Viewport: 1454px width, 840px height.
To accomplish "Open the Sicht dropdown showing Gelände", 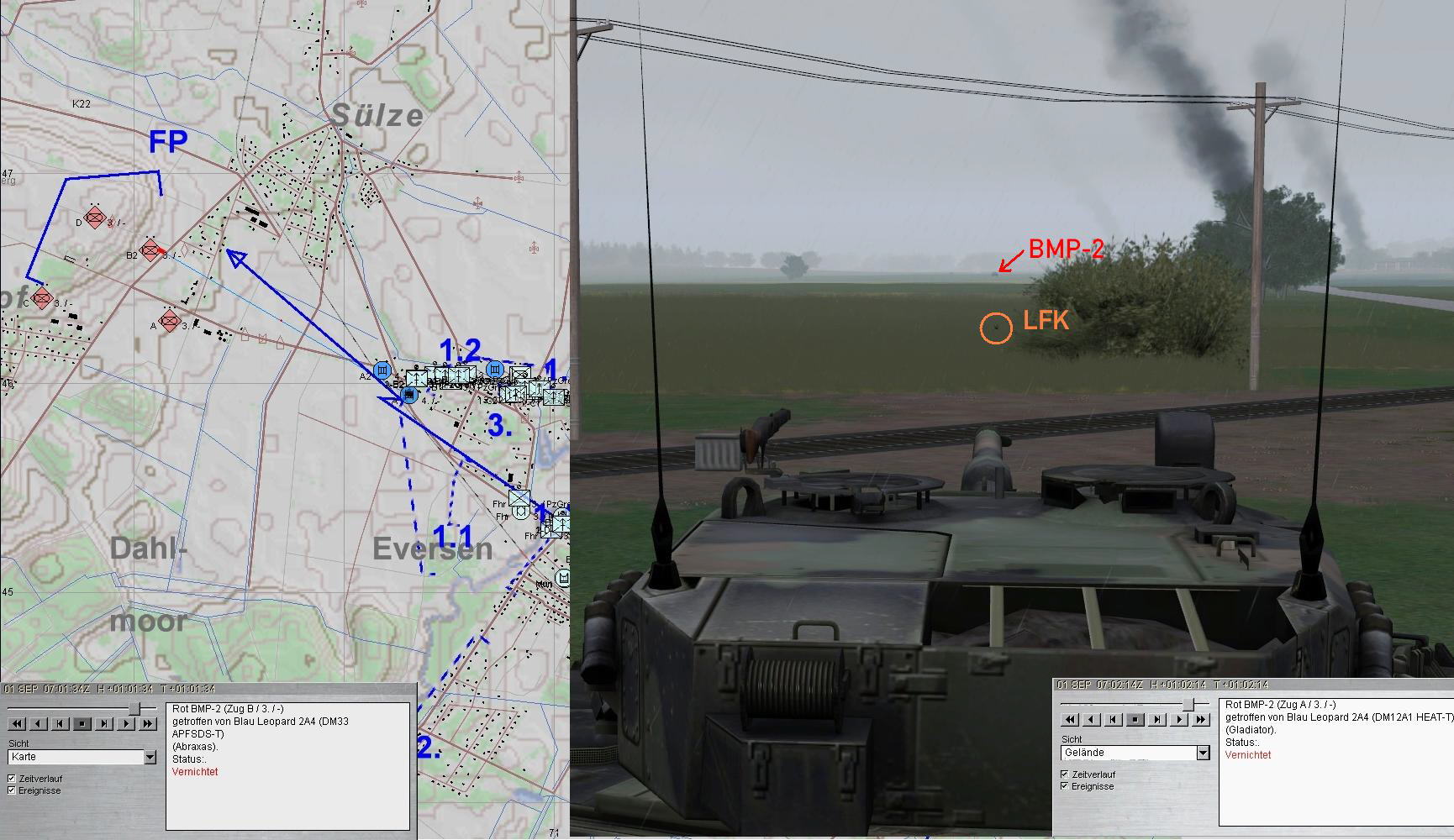I will click(1203, 753).
